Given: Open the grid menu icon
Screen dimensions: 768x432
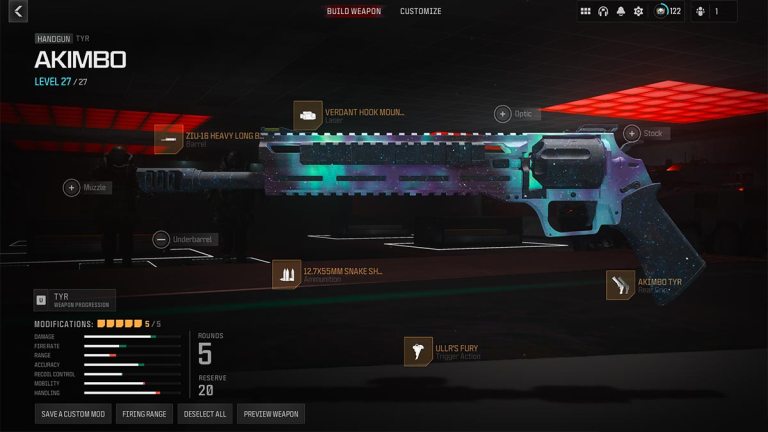Looking at the screenshot, I should click(585, 12).
